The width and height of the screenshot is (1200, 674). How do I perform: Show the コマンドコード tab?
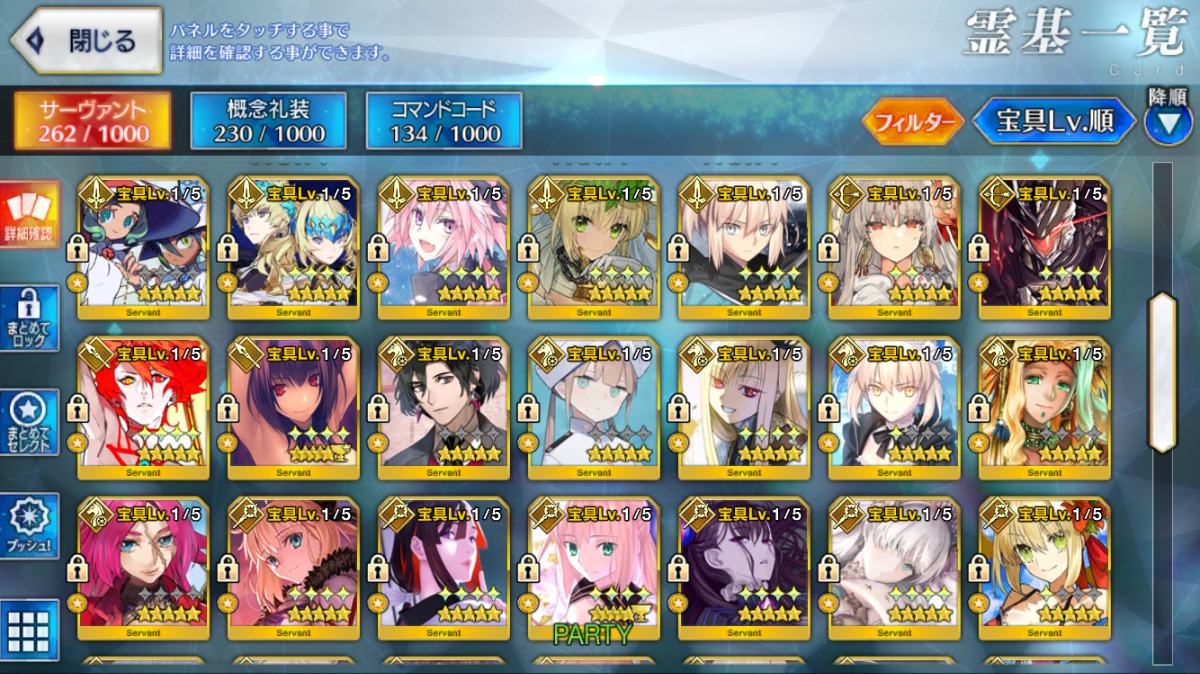pos(444,121)
